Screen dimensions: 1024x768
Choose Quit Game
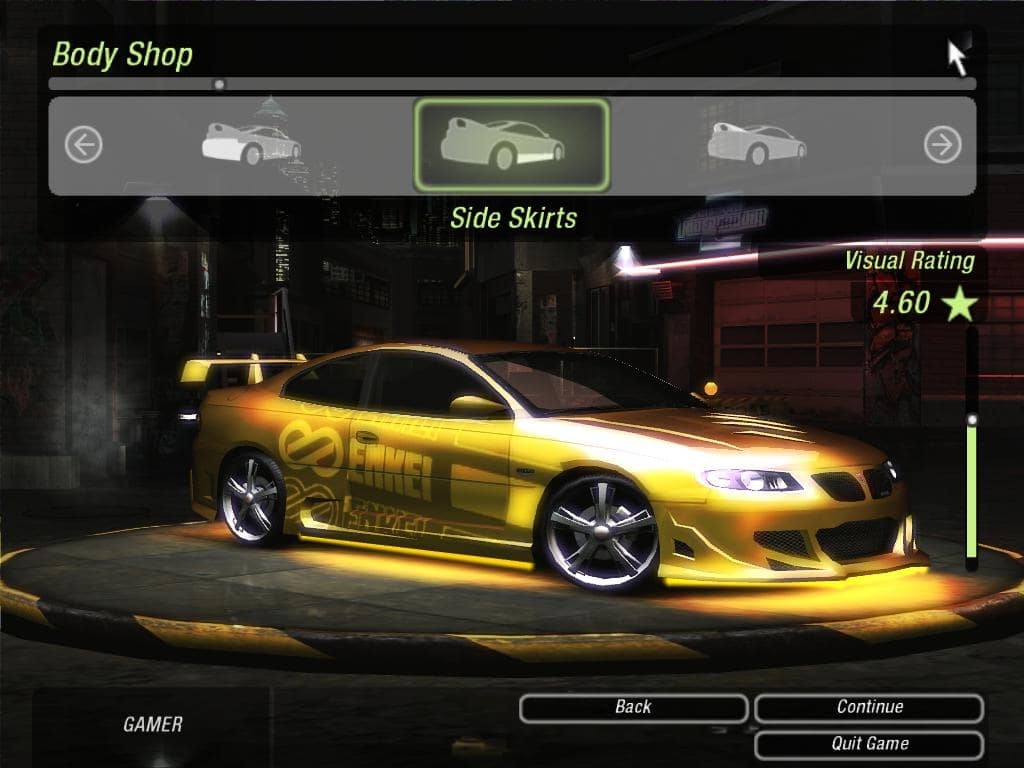click(869, 744)
